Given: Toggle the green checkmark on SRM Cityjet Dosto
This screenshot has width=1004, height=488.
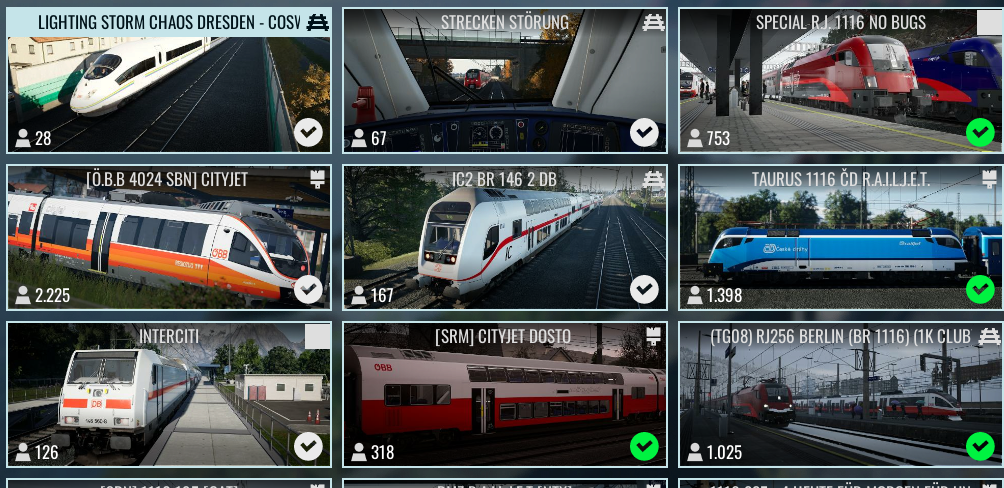Looking at the screenshot, I should pos(644,446).
